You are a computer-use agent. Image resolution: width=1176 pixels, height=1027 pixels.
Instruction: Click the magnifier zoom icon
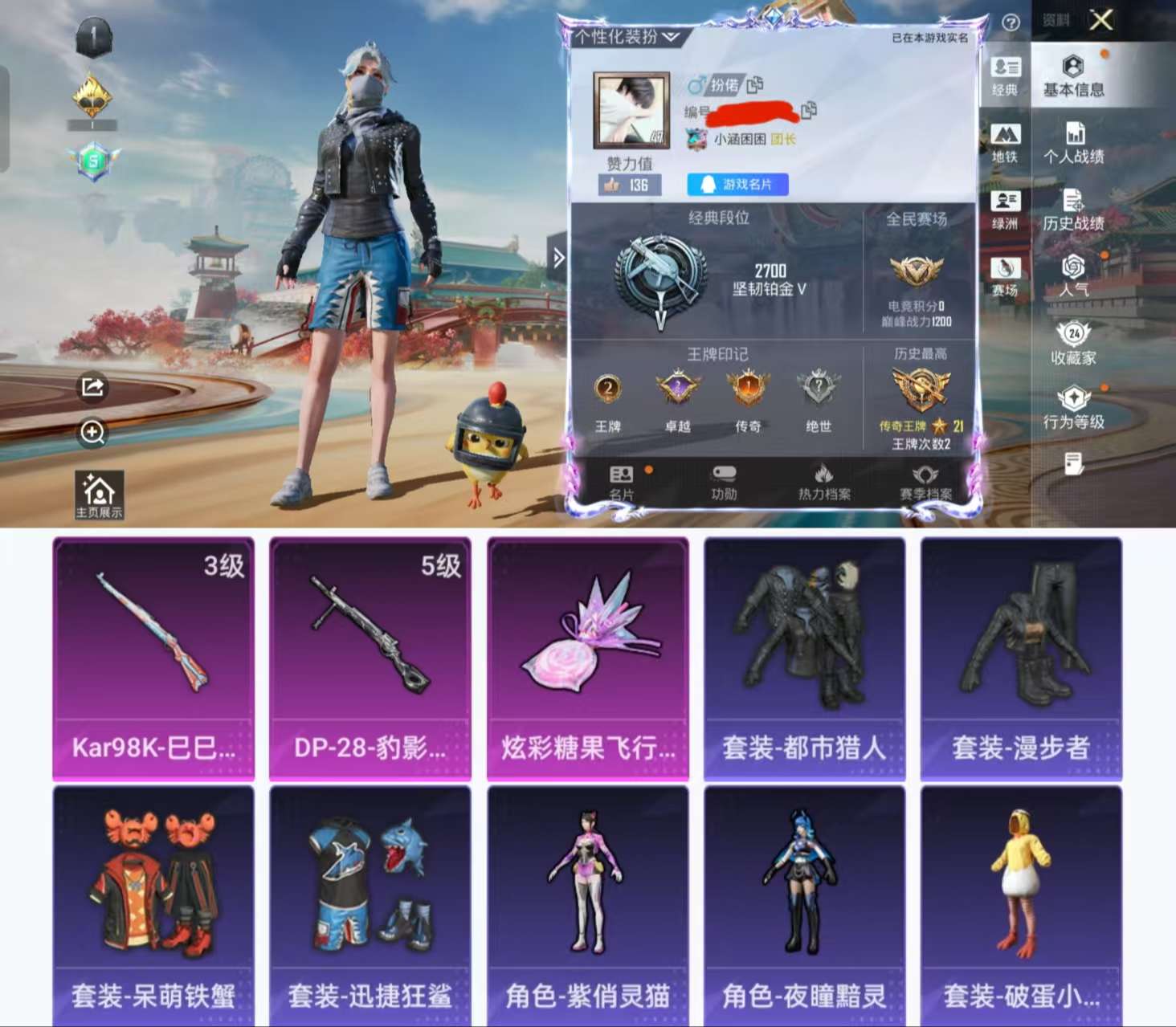coord(94,434)
